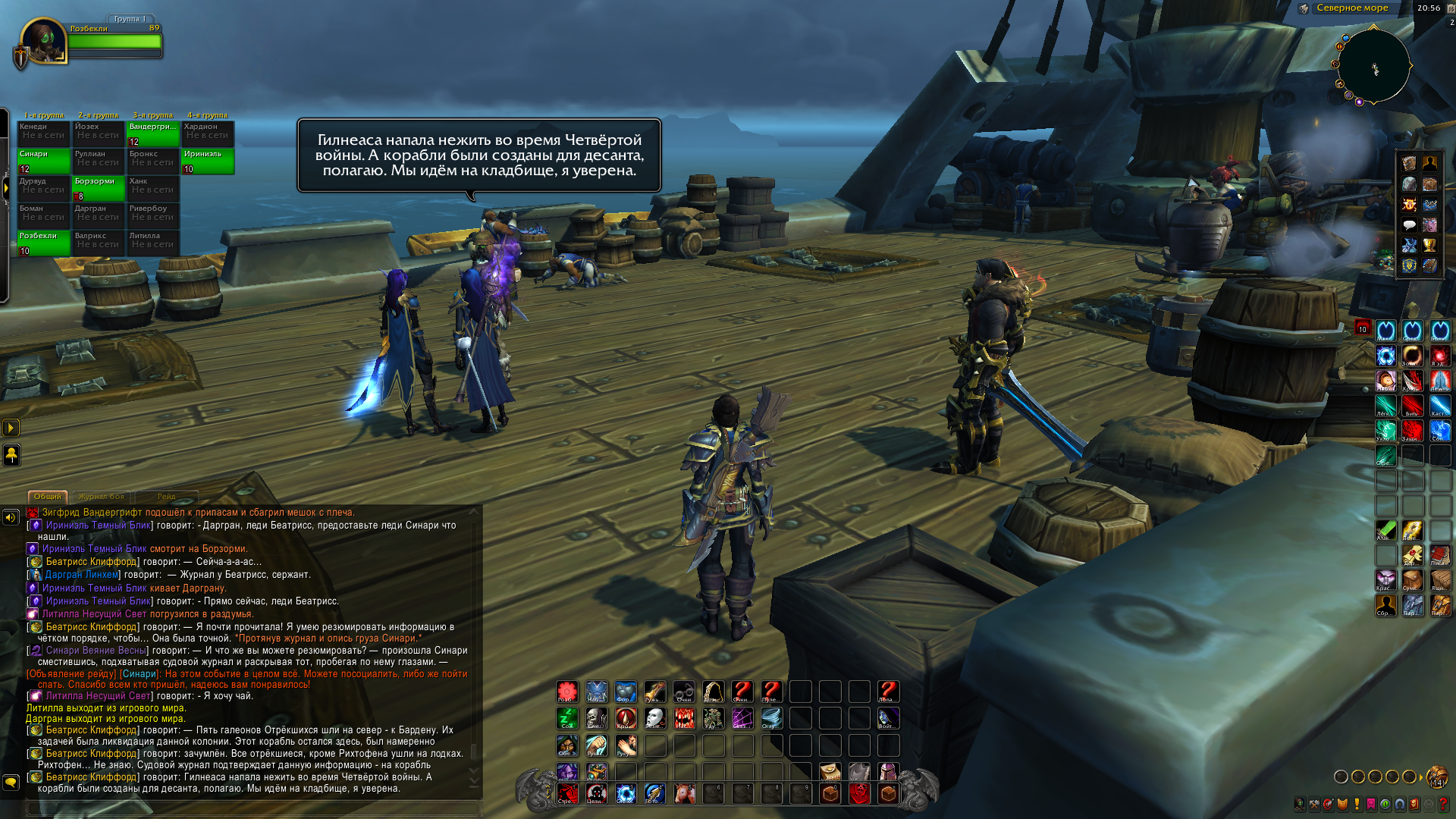Use the green "Сон" sleep ability
This screenshot has height=819, width=1456.
tap(567, 718)
